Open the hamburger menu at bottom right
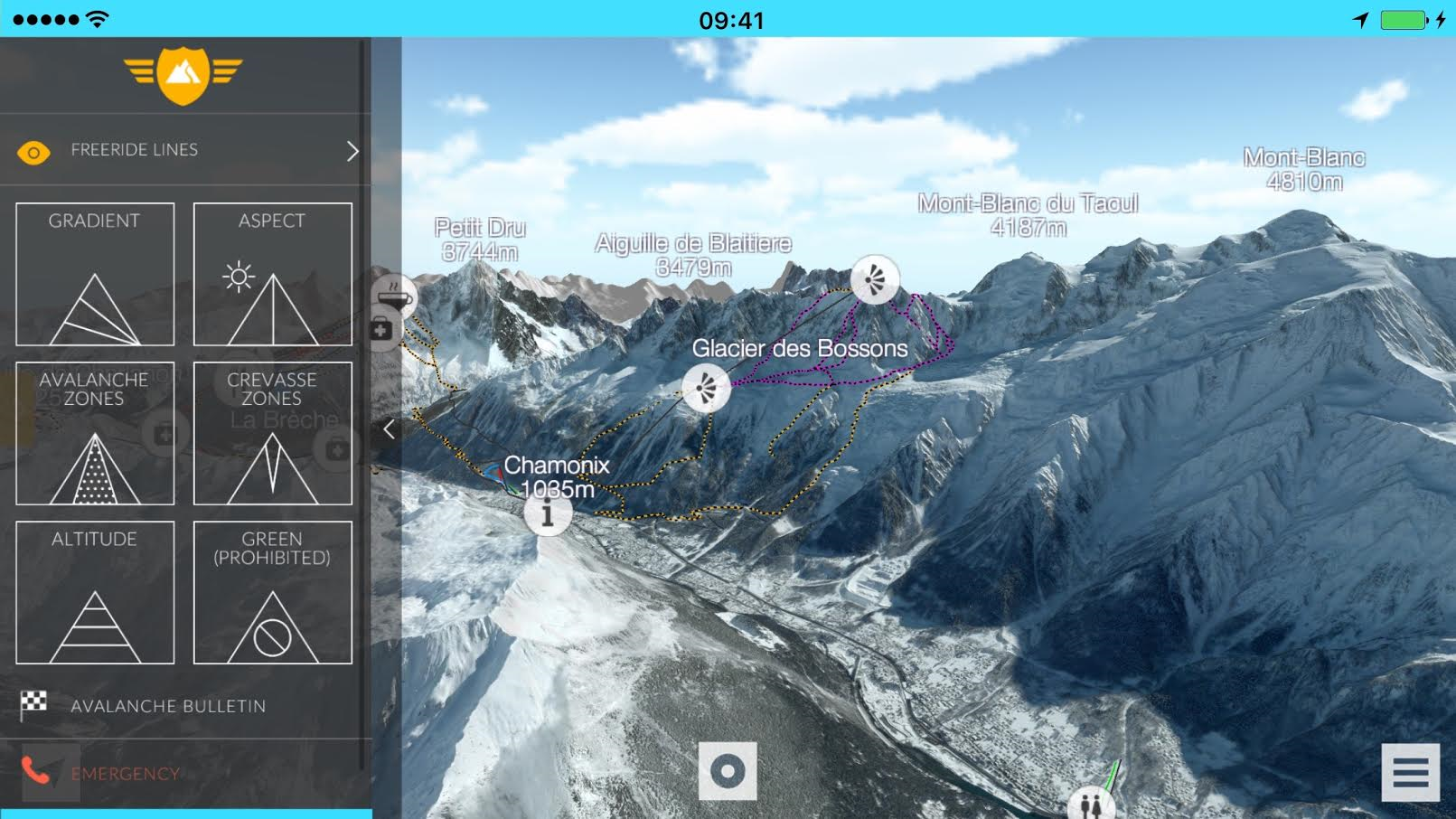 (x=1409, y=771)
